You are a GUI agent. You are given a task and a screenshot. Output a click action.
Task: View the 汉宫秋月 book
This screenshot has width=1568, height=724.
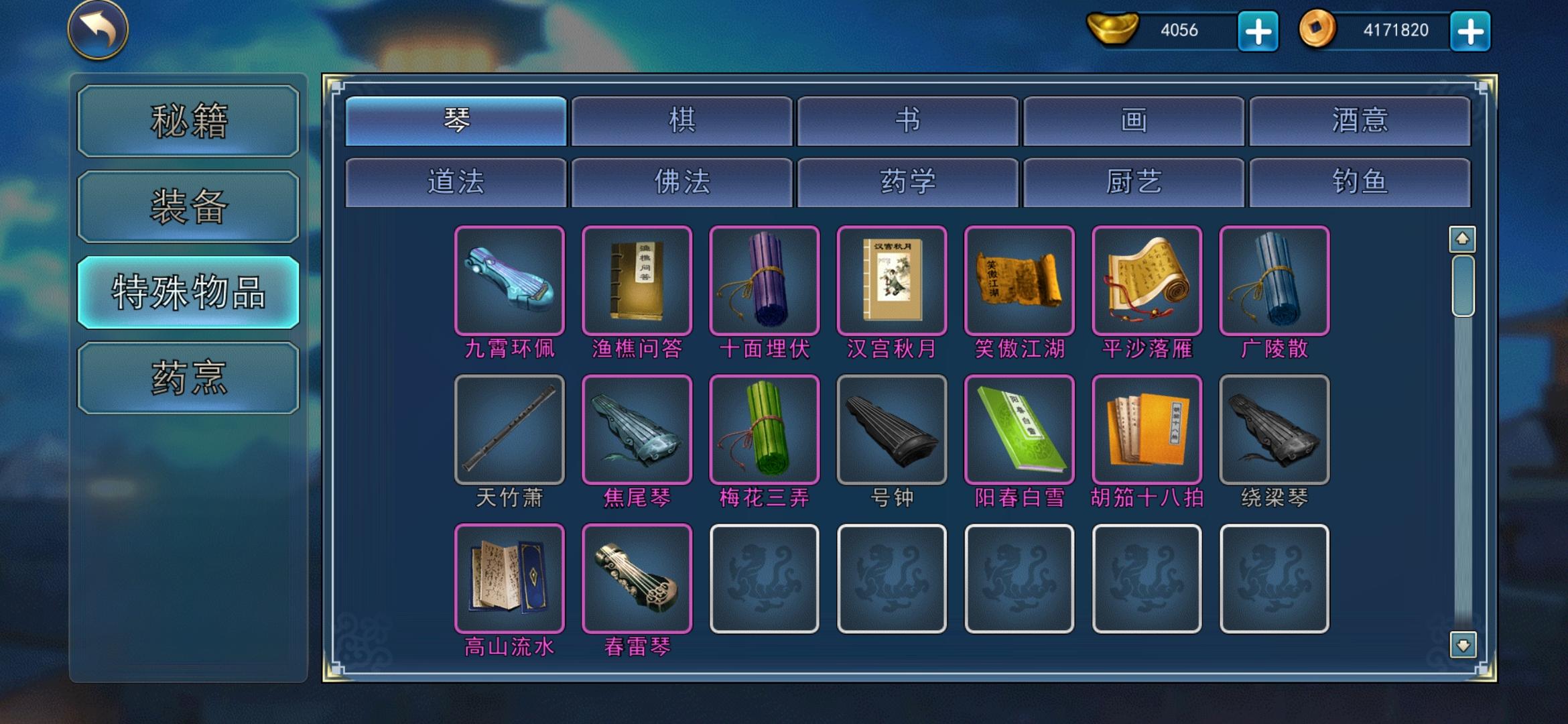coord(891,282)
